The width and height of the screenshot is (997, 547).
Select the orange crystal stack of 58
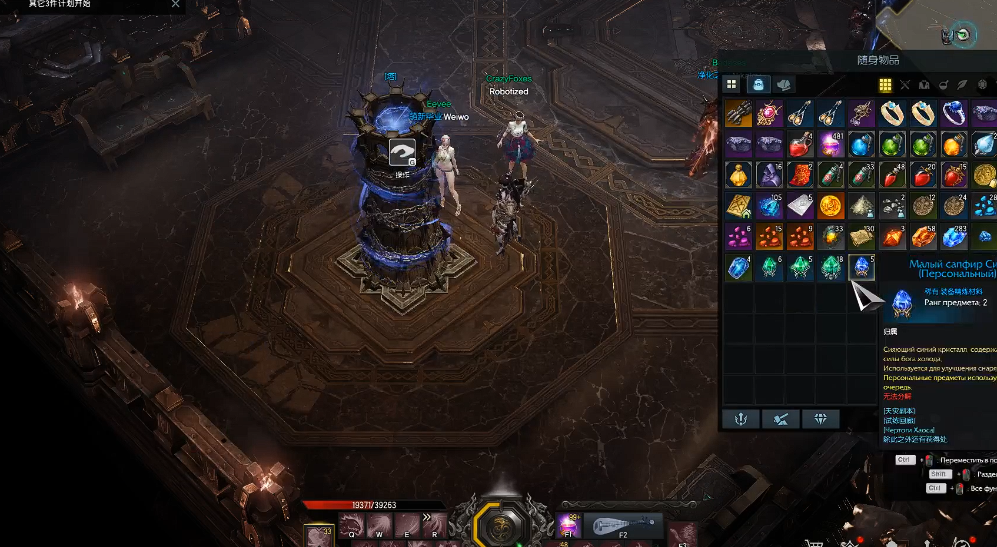click(x=924, y=237)
